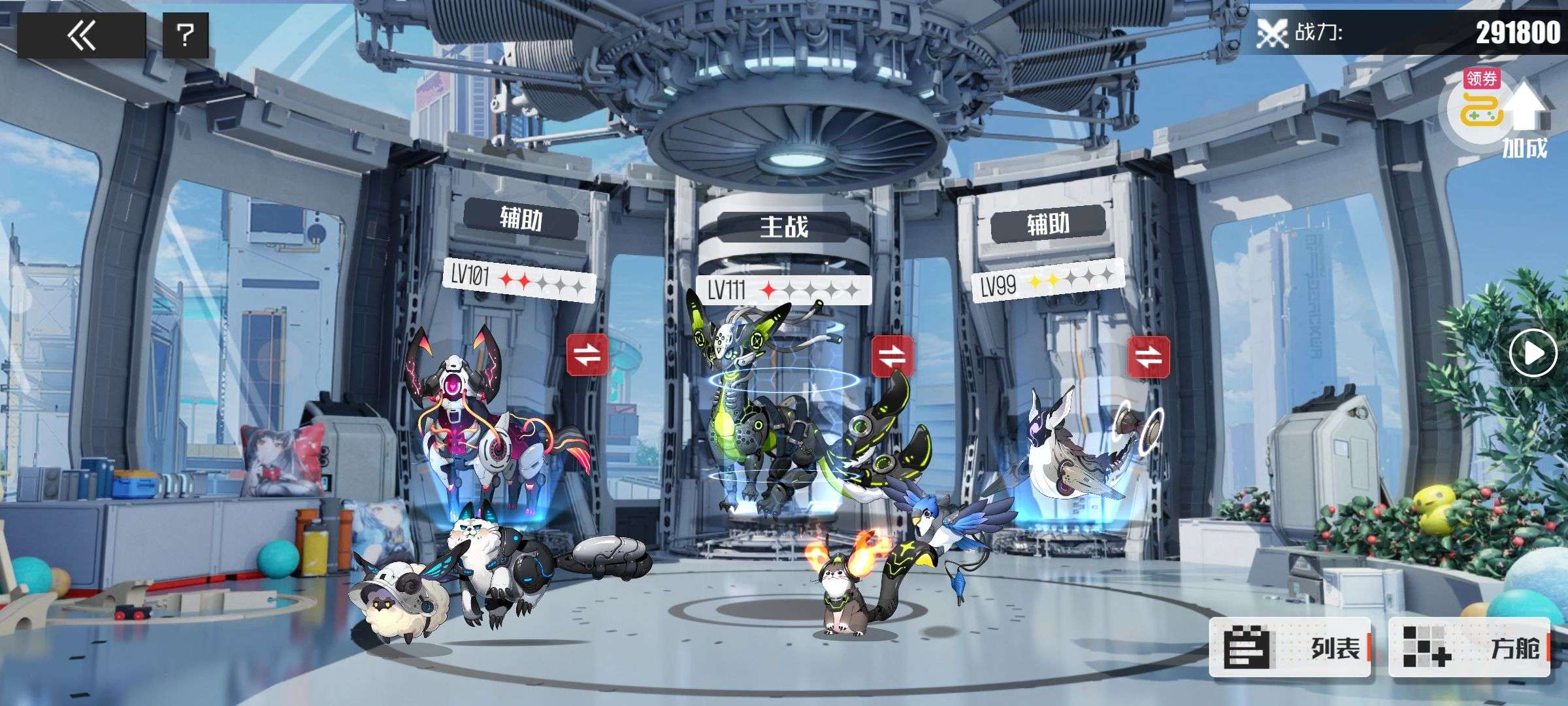The width and height of the screenshot is (1568, 706).
Task: Claim the 领券 coupon badge
Action: 1481,80
